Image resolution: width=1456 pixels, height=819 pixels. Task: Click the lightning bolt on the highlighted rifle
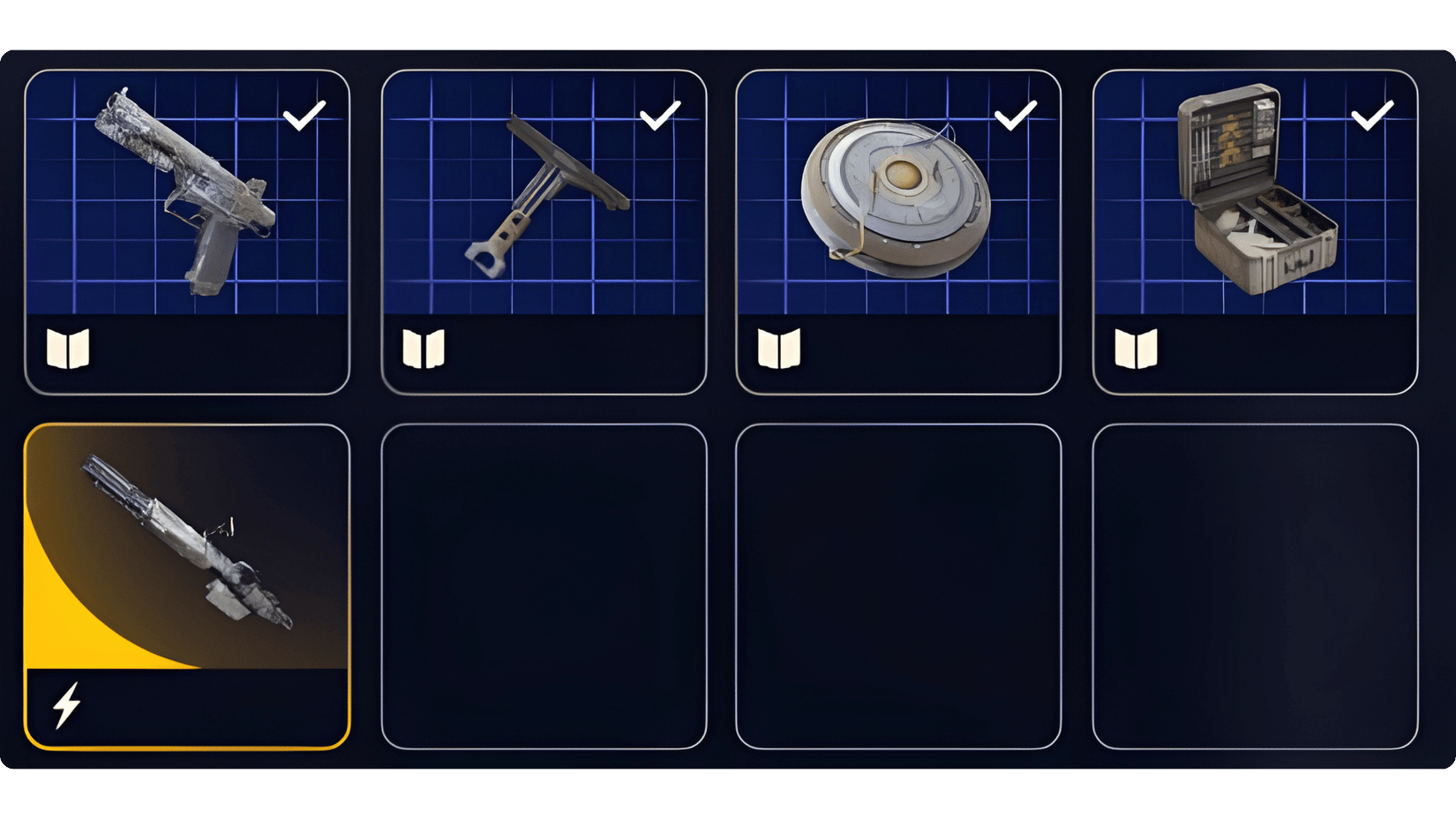67,705
